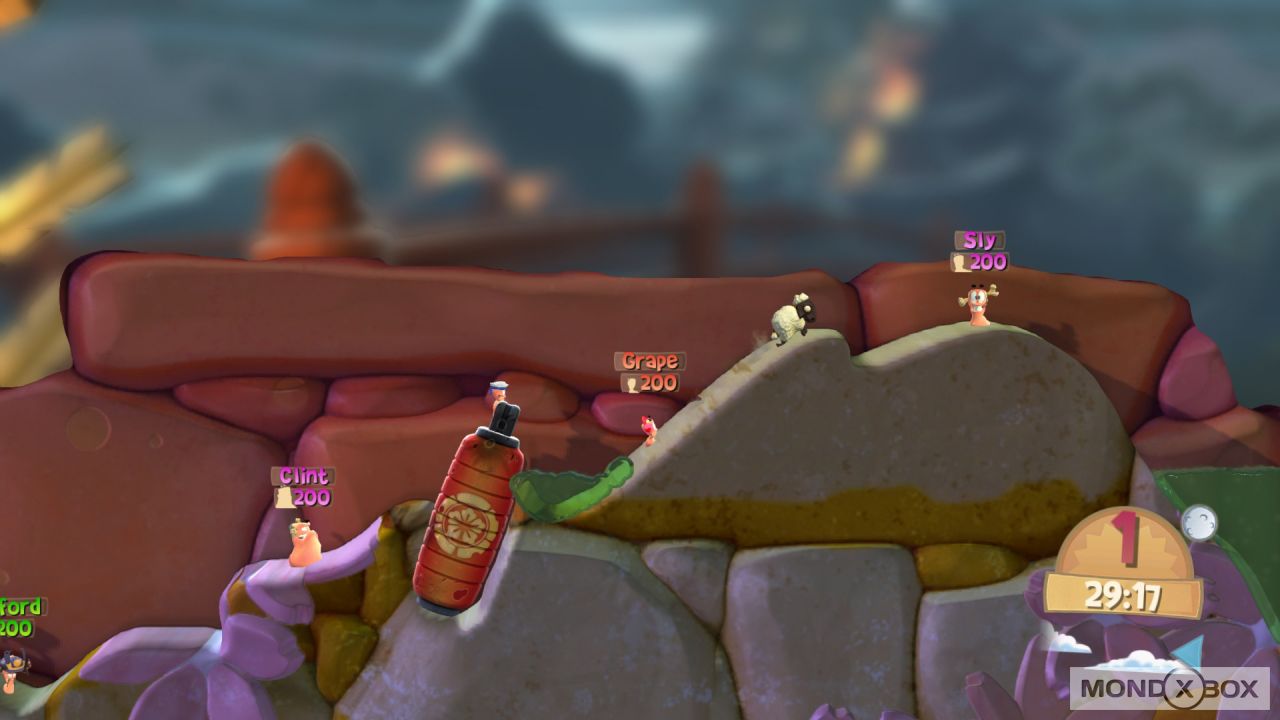The height and width of the screenshot is (720, 1280).
Task: Toggle Grape's health display
Action: point(650,381)
